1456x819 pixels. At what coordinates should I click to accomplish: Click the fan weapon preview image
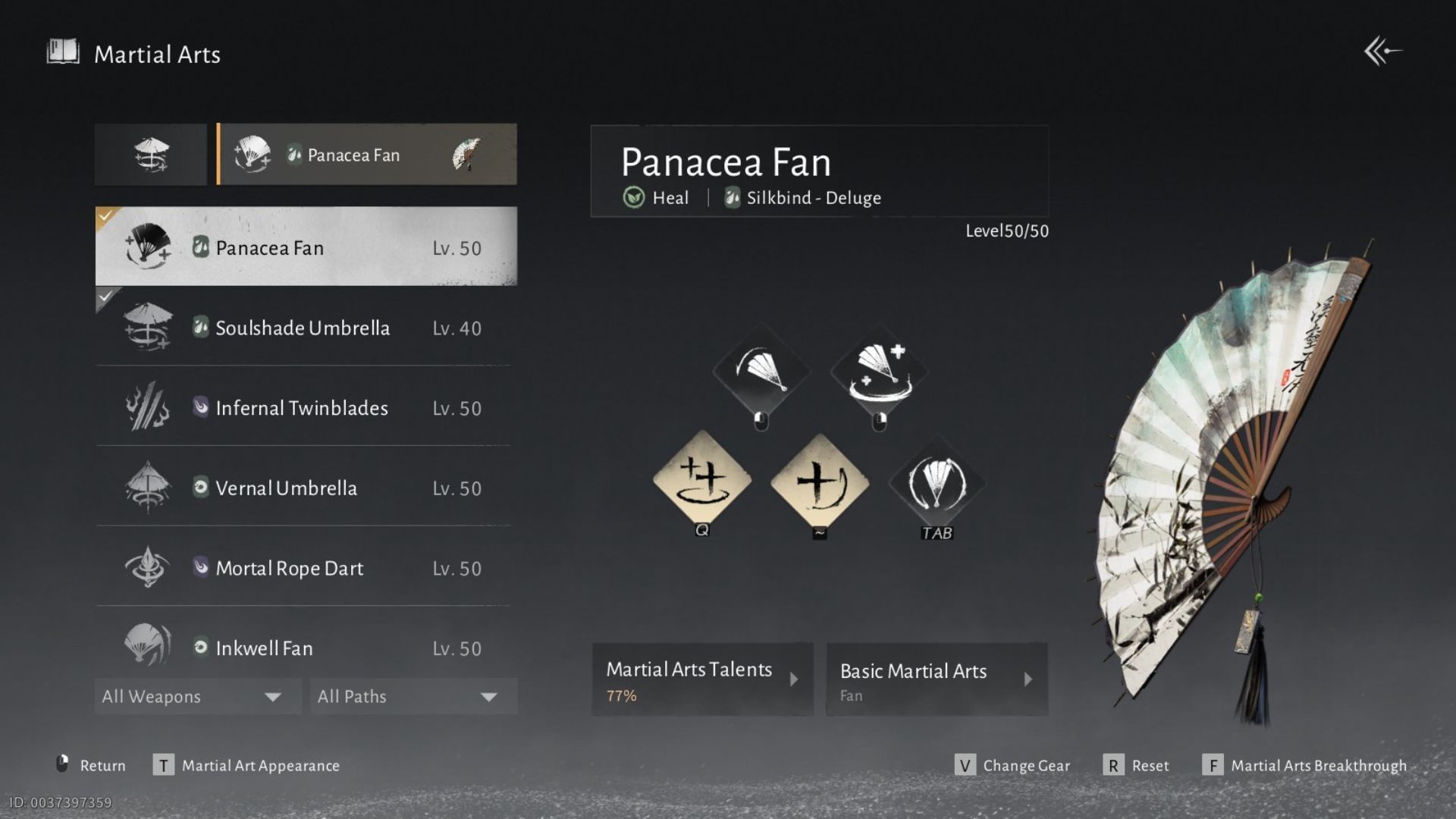tap(1251, 470)
